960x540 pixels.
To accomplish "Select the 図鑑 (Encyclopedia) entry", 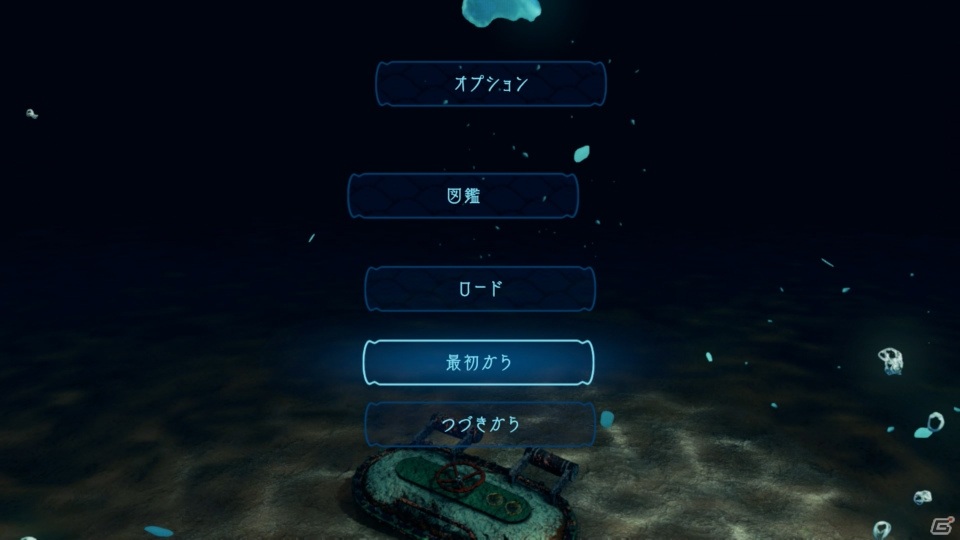I will click(x=463, y=196).
